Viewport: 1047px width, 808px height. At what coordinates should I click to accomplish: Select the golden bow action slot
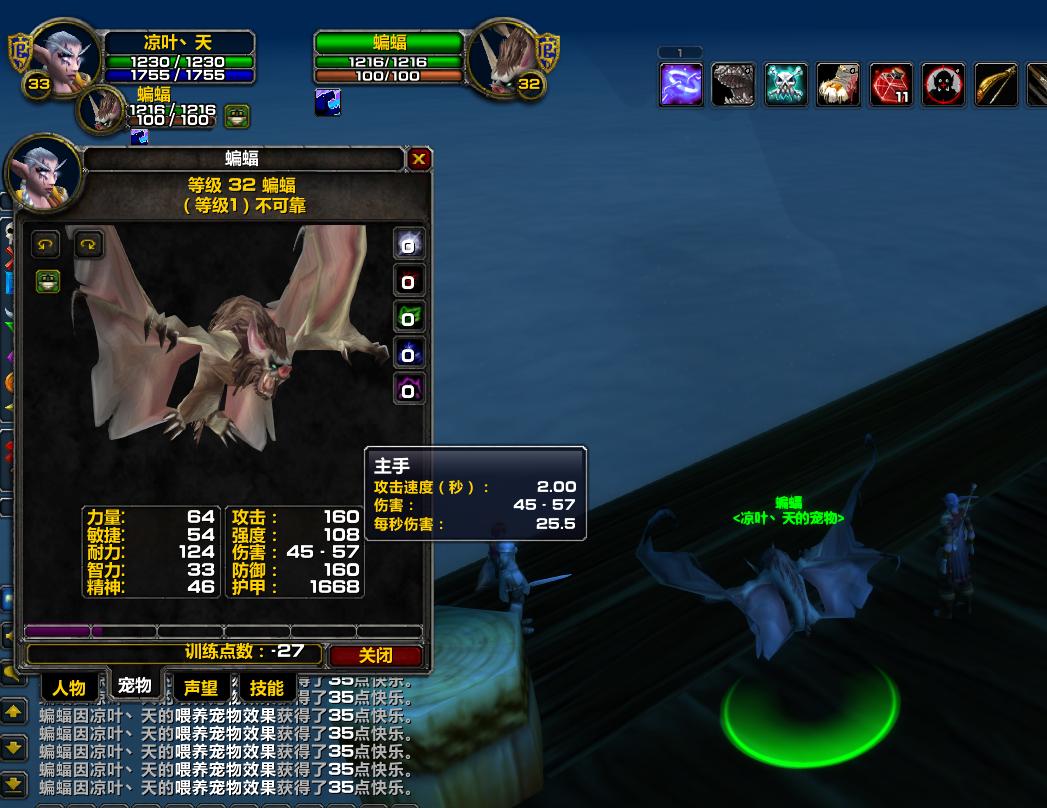(995, 85)
